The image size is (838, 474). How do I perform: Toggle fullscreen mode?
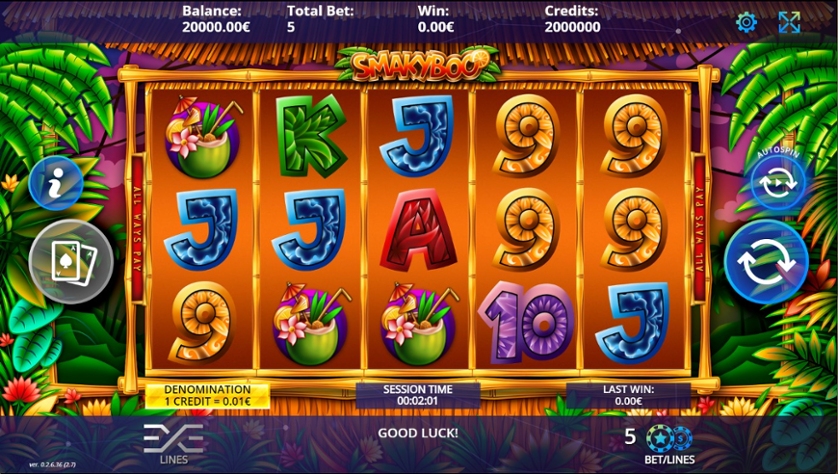(789, 21)
